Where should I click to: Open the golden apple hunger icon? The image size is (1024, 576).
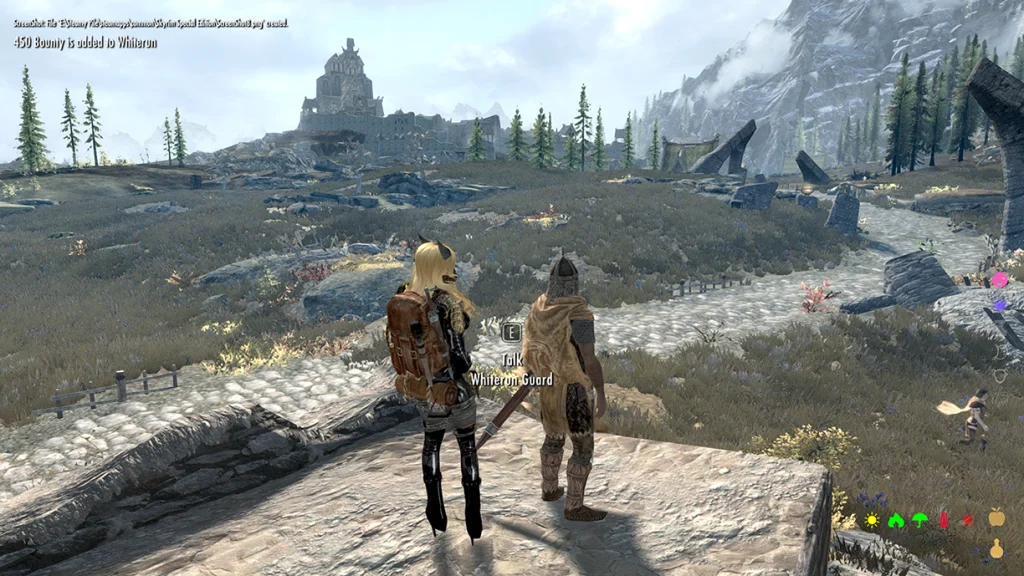coord(996,517)
